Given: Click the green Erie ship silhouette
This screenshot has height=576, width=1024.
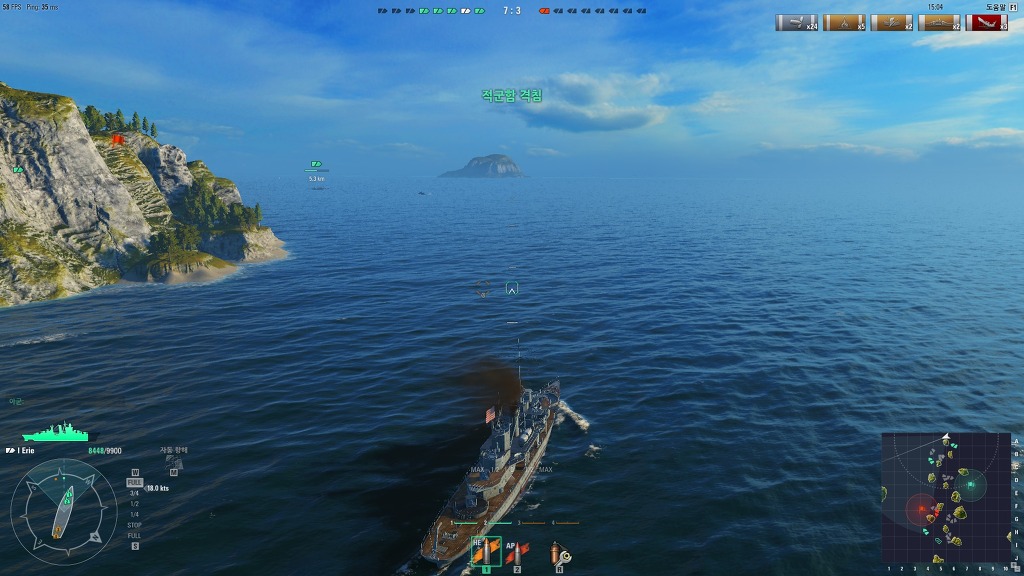Looking at the screenshot, I should (x=56, y=433).
